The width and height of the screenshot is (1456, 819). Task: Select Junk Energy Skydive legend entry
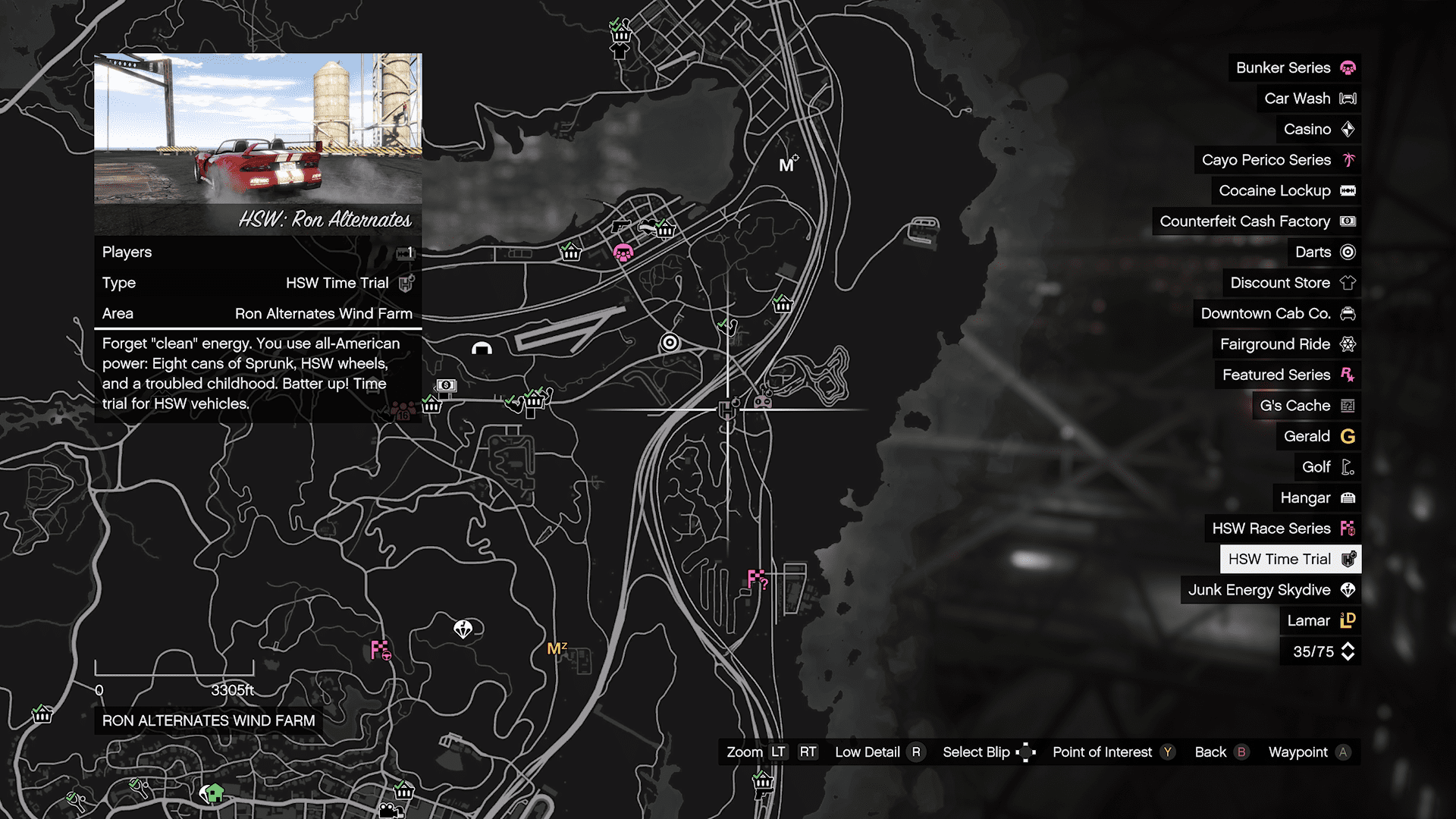pyautogui.click(x=1270, y=590)
